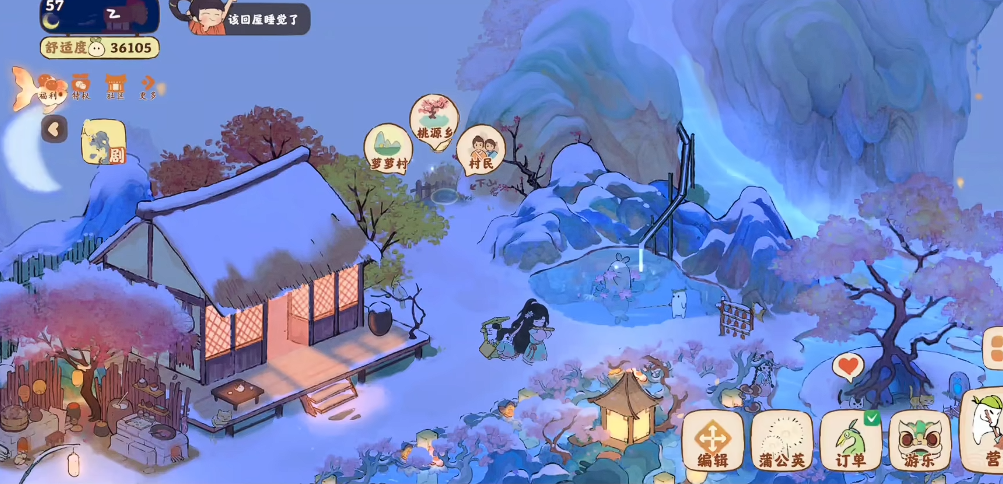Open the 游乐 lion-head amusement button
Screen dimensions: 1003x484
pos(919,440)
